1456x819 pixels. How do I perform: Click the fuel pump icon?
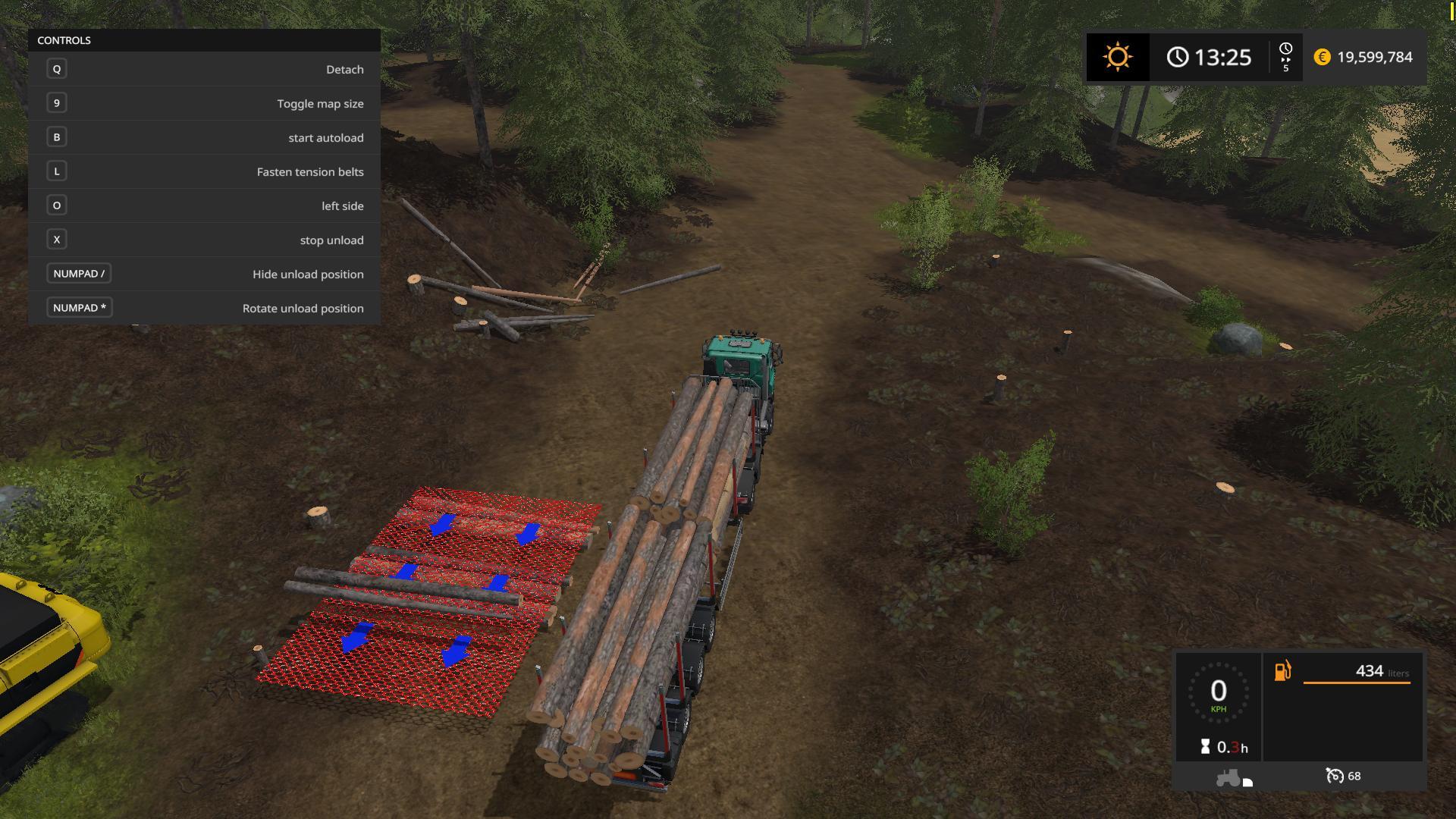coord(1282,671)
